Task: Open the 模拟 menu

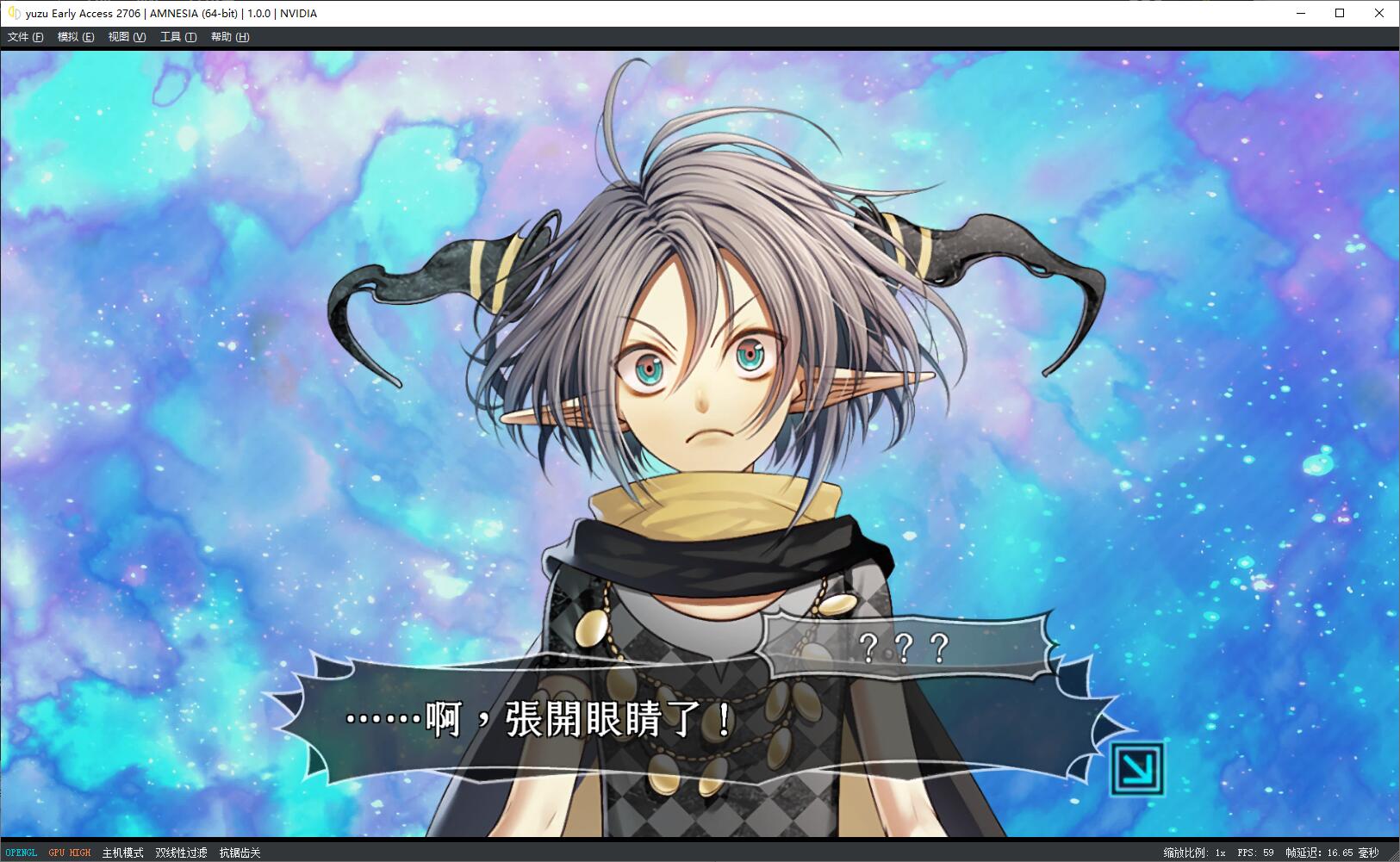Action: (x=74, y=37)
